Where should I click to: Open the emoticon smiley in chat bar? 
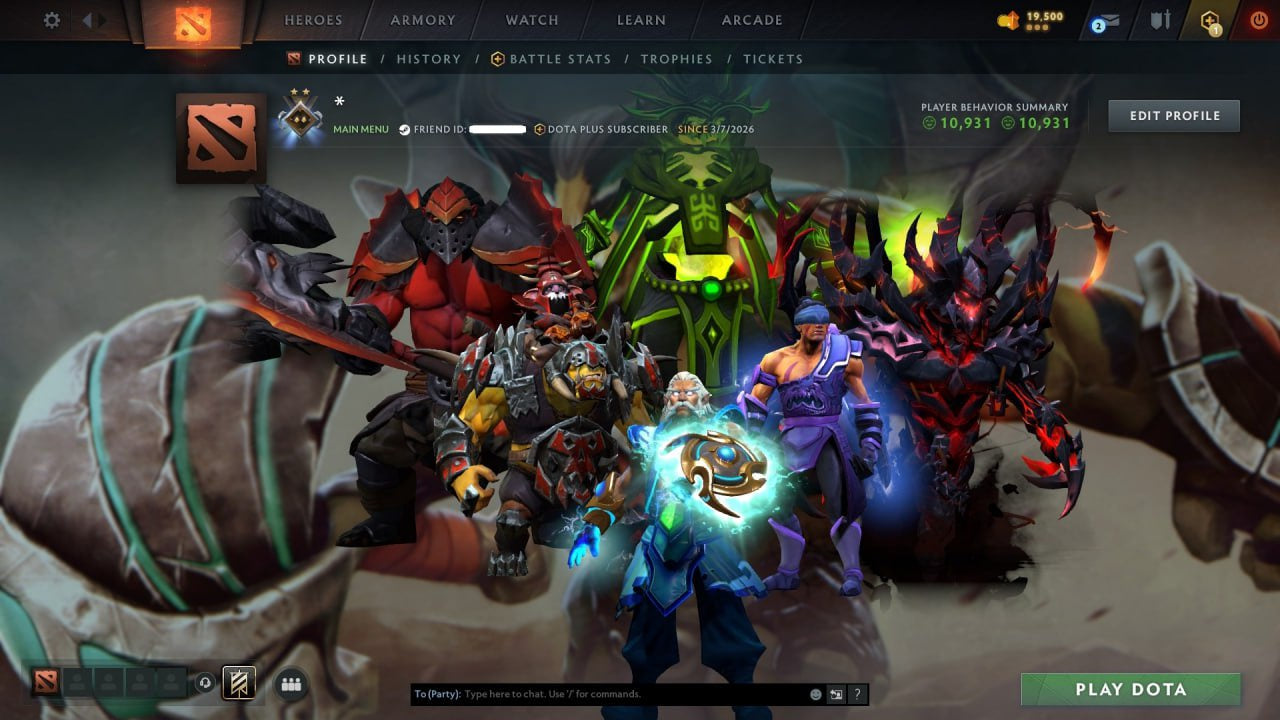[815, 693]
